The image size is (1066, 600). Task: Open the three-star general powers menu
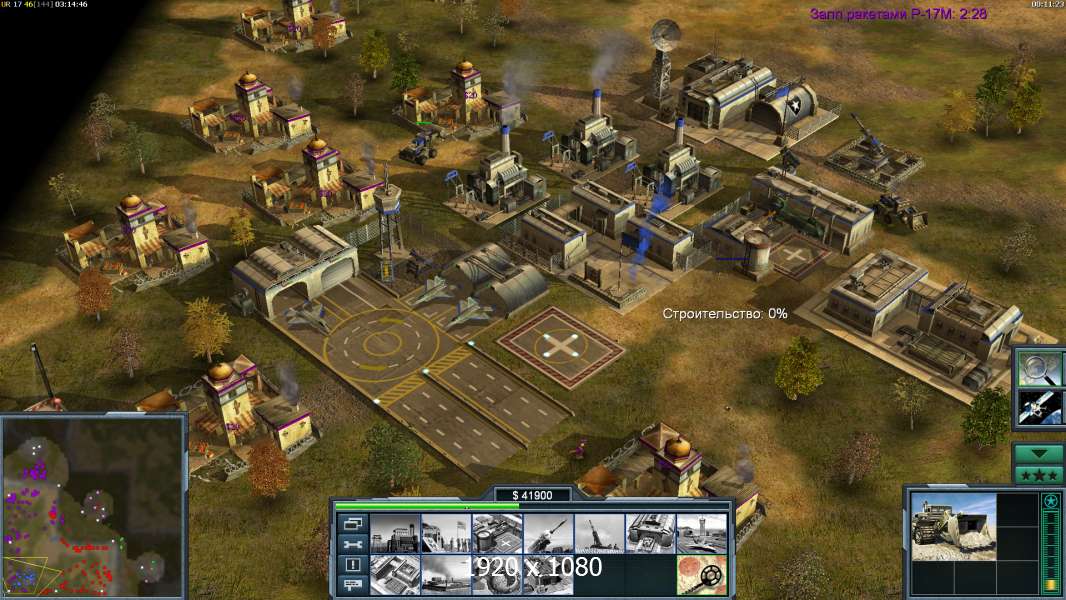[1038, 474]
